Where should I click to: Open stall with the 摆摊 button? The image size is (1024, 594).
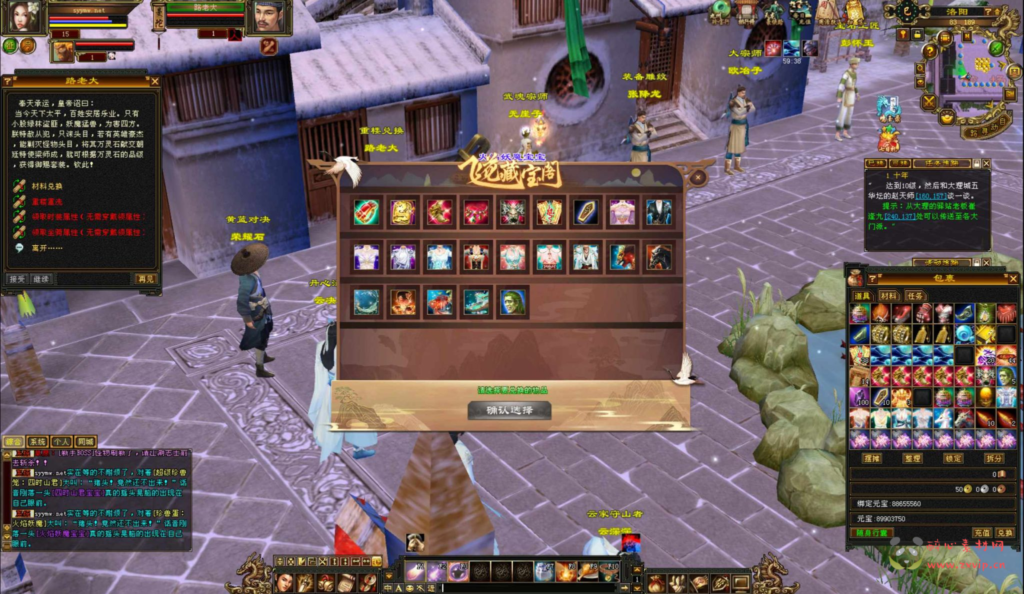[x=872, y=458]
